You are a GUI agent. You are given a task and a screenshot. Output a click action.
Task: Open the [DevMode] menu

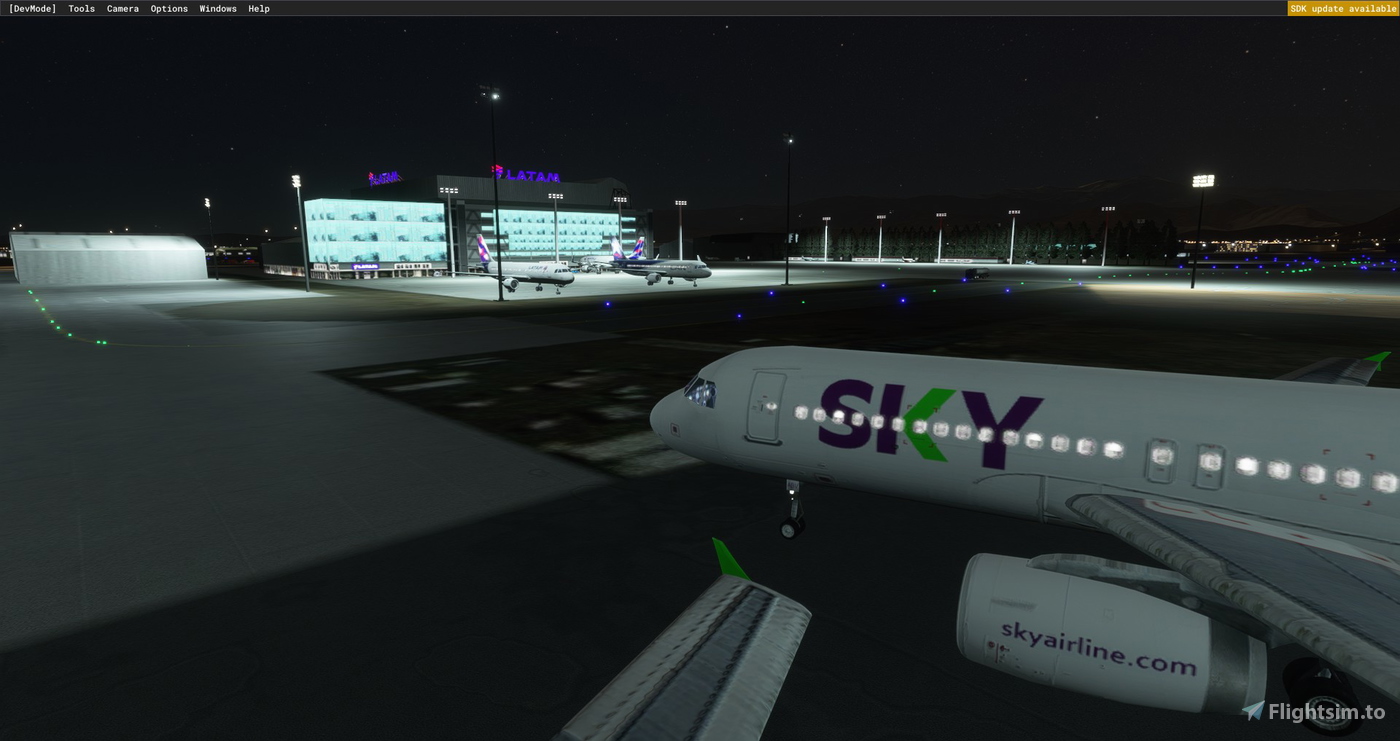(32, 8)
